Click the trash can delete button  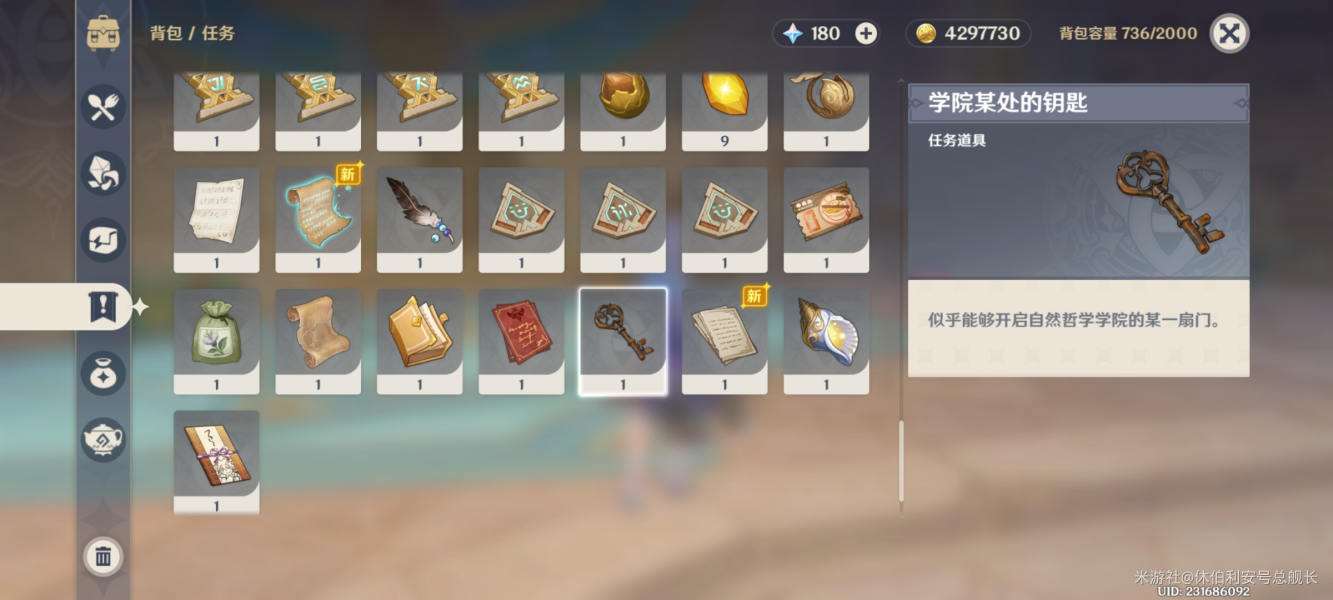pyautogui.click(x=103, y=556)
